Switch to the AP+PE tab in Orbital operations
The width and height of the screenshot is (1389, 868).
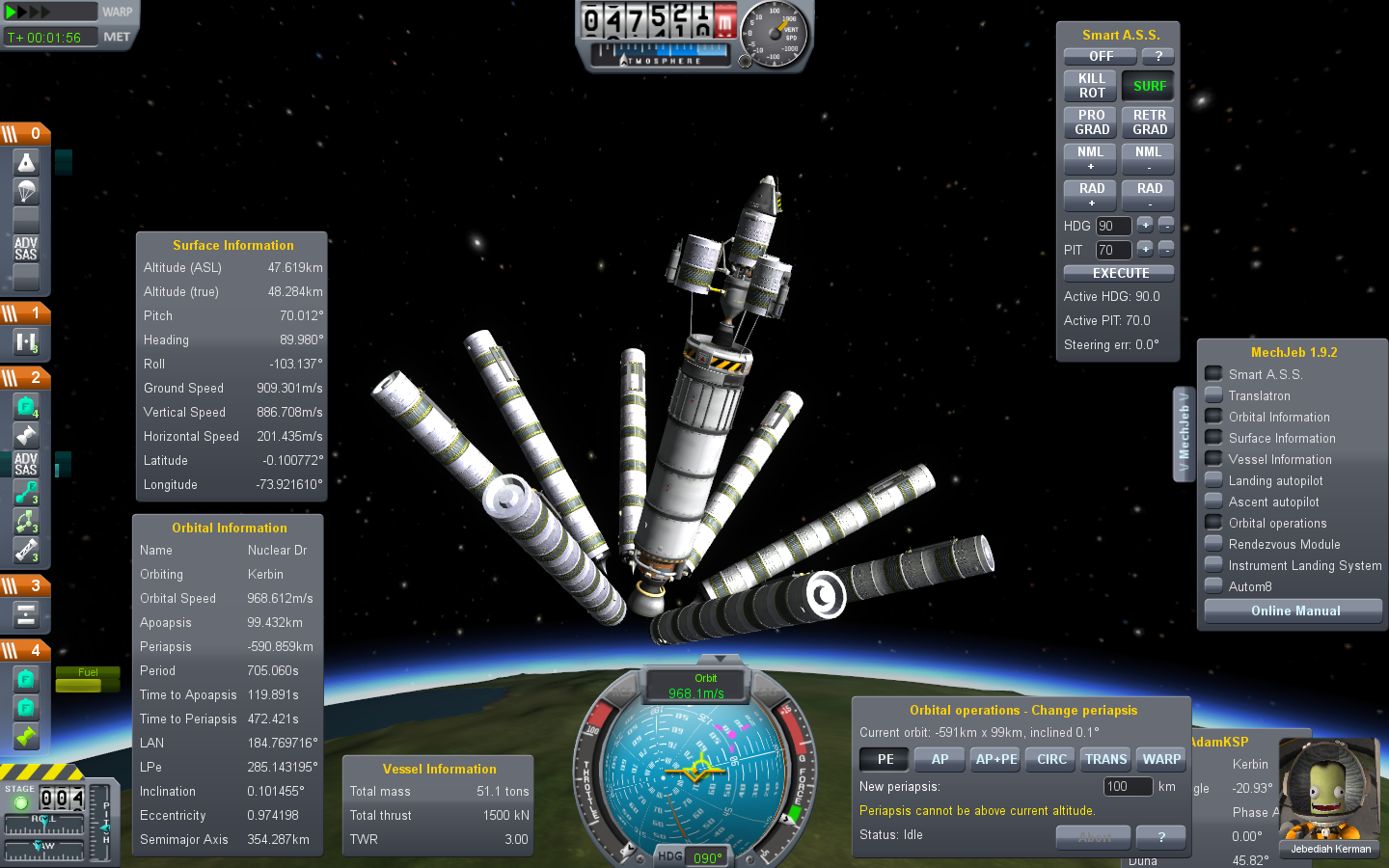coord(994,759)
